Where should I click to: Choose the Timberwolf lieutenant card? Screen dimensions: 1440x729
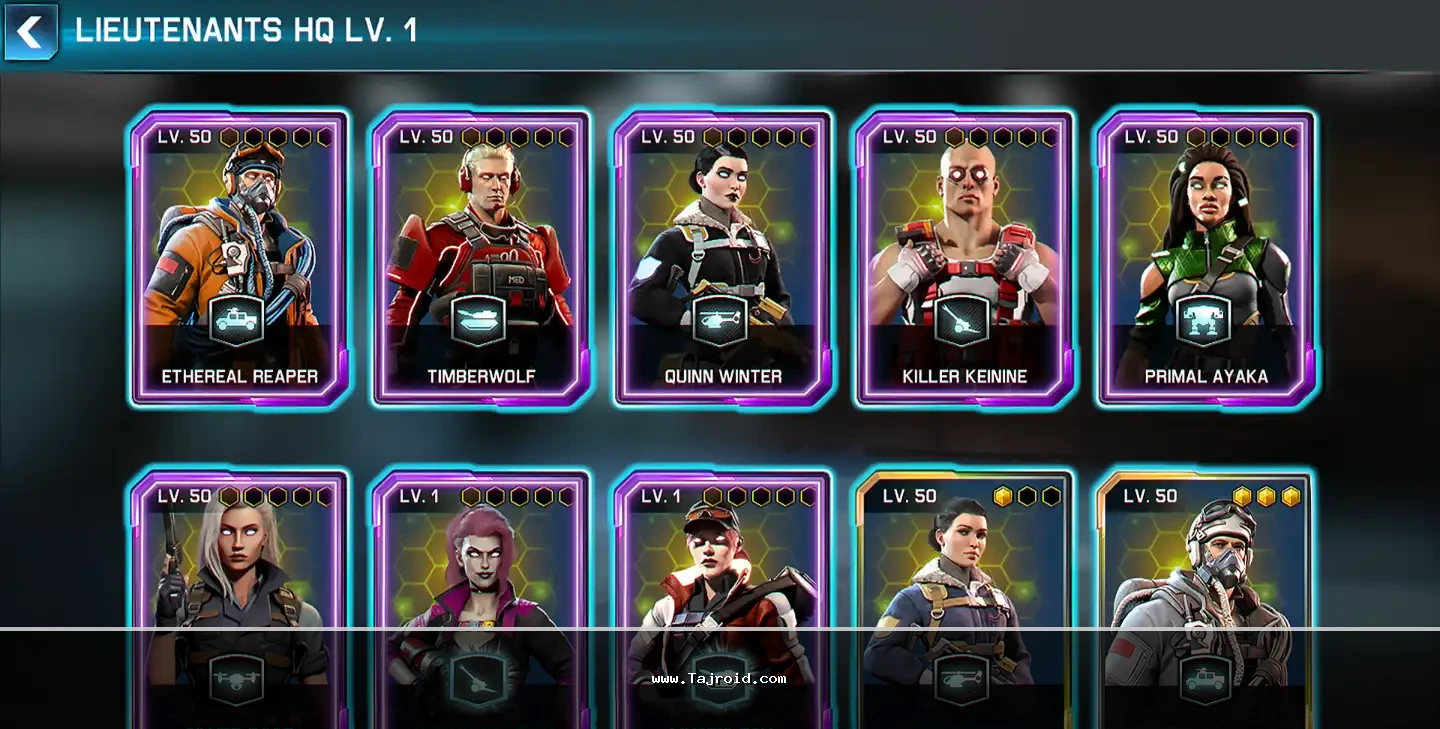(x=481, y=258)
